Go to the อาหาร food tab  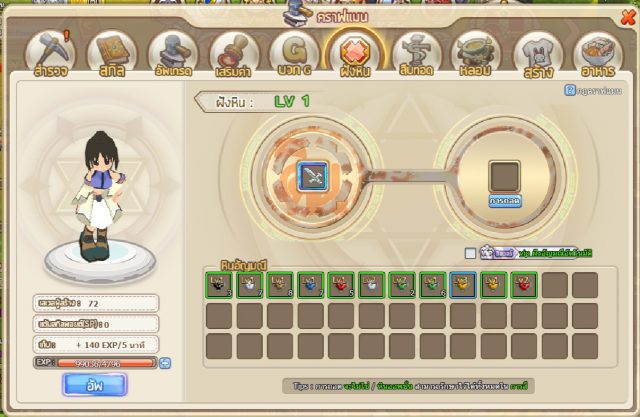(595, 55)
